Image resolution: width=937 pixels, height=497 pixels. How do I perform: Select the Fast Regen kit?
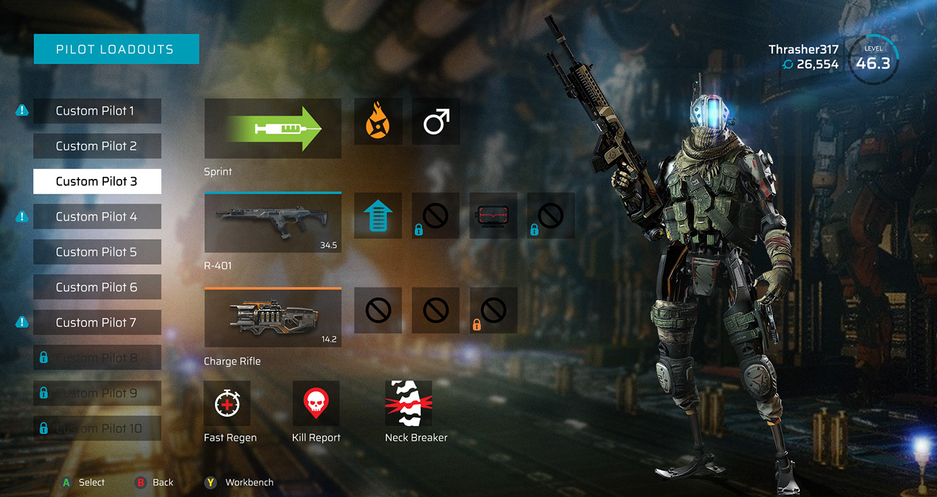pos(228,403)
